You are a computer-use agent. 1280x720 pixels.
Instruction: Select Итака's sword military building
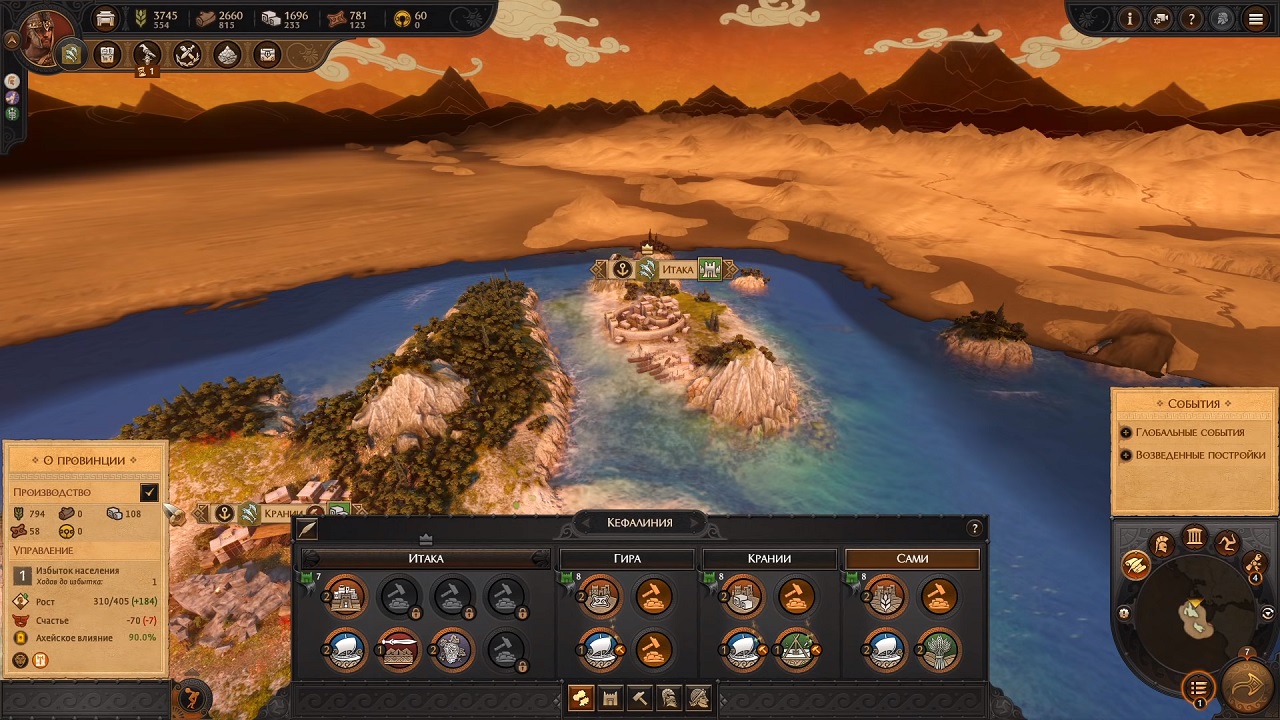(399, 650)
